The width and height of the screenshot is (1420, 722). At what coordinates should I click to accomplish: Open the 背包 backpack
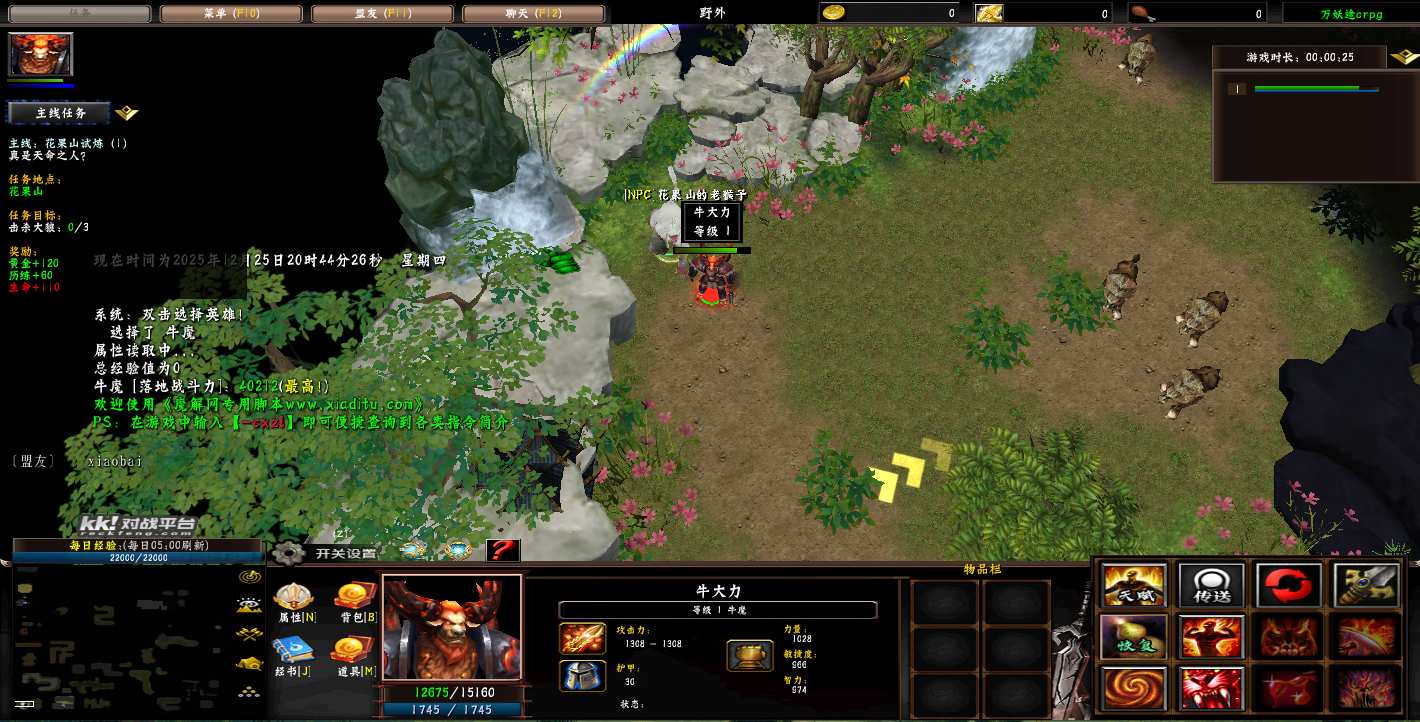(x=356, y=602)
